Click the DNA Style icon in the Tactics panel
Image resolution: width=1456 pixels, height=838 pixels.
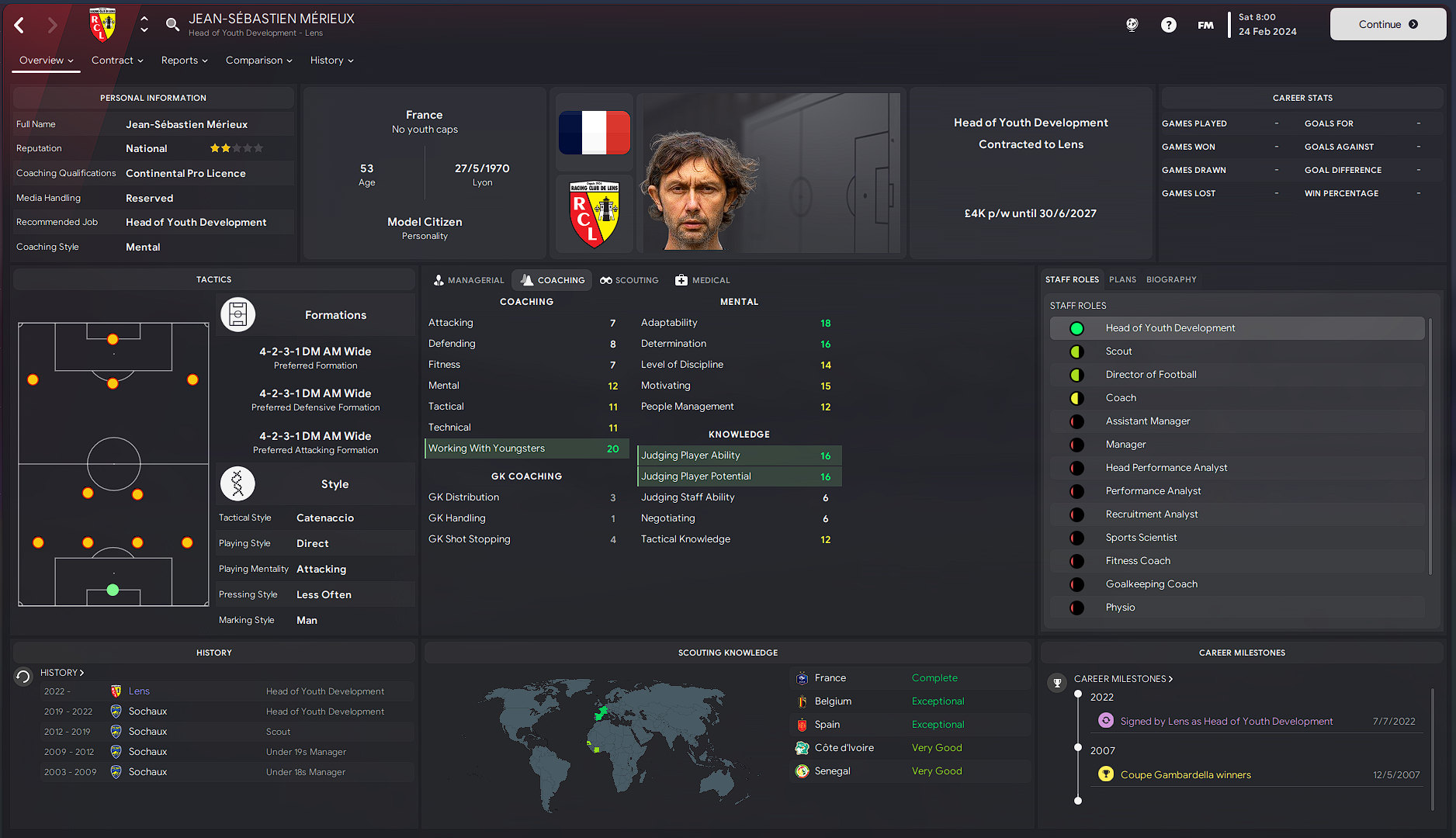point(237,483)
